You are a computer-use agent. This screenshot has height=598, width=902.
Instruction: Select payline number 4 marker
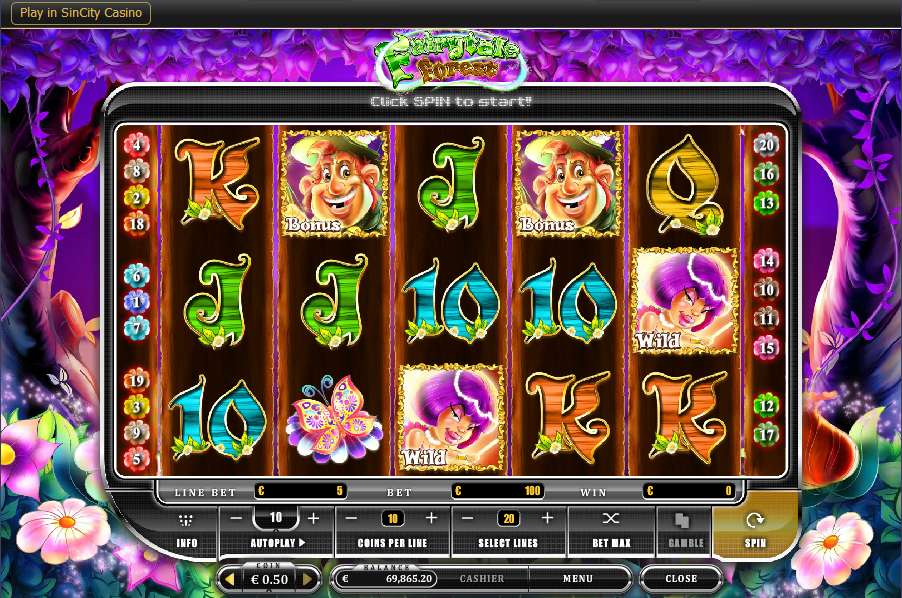(136, 145)
